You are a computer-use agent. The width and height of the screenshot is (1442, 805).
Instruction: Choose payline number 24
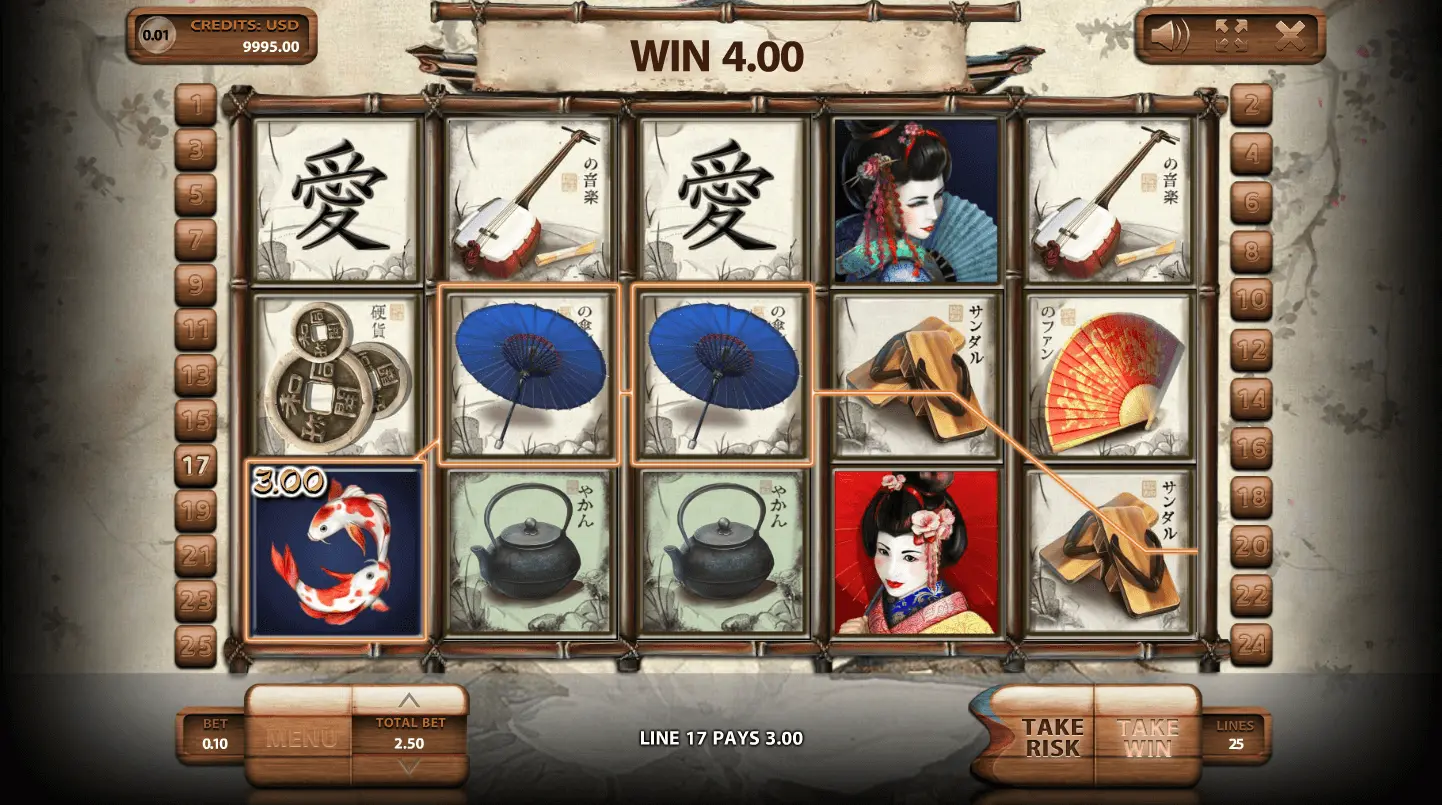[1251, 645]
